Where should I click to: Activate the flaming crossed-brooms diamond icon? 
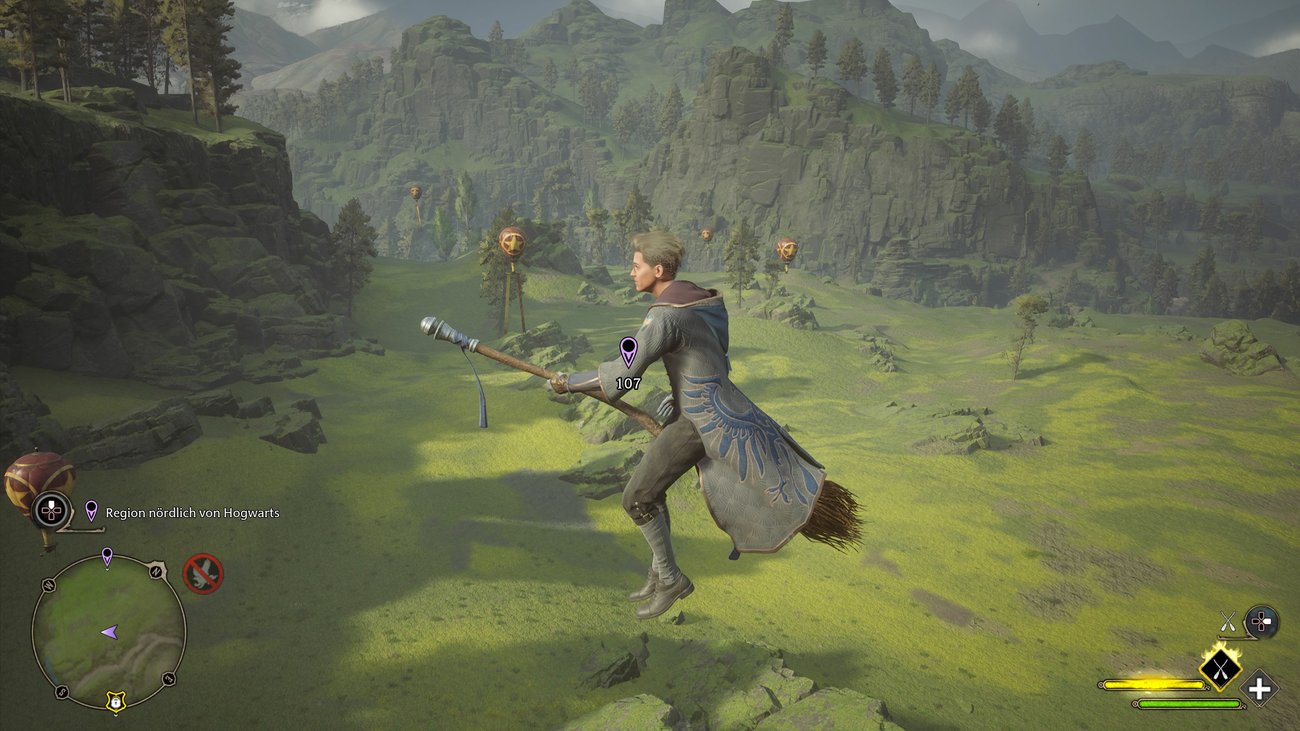point(1220,669)
